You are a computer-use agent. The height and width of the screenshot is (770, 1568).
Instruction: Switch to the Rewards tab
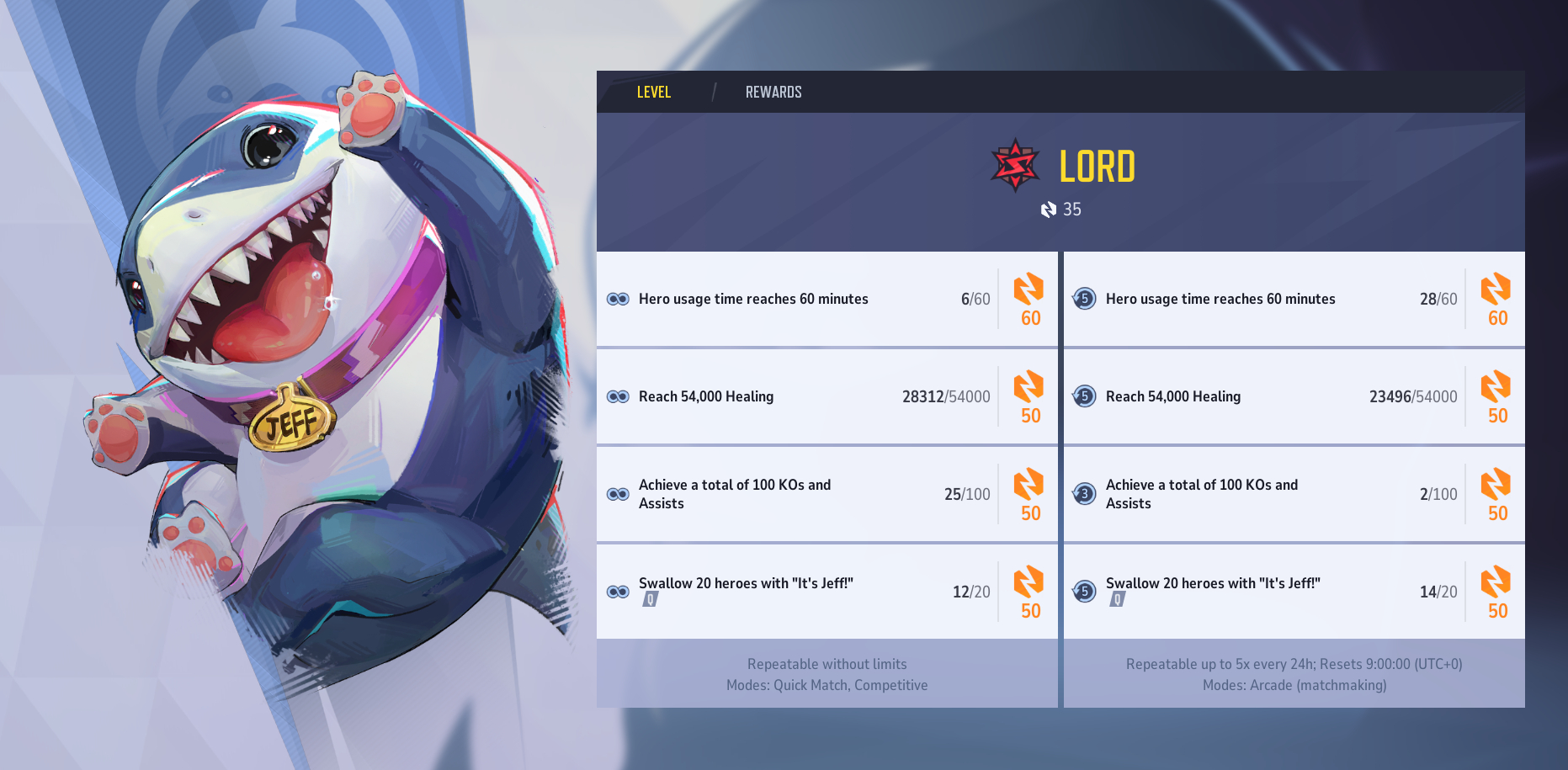pos(773,93)
